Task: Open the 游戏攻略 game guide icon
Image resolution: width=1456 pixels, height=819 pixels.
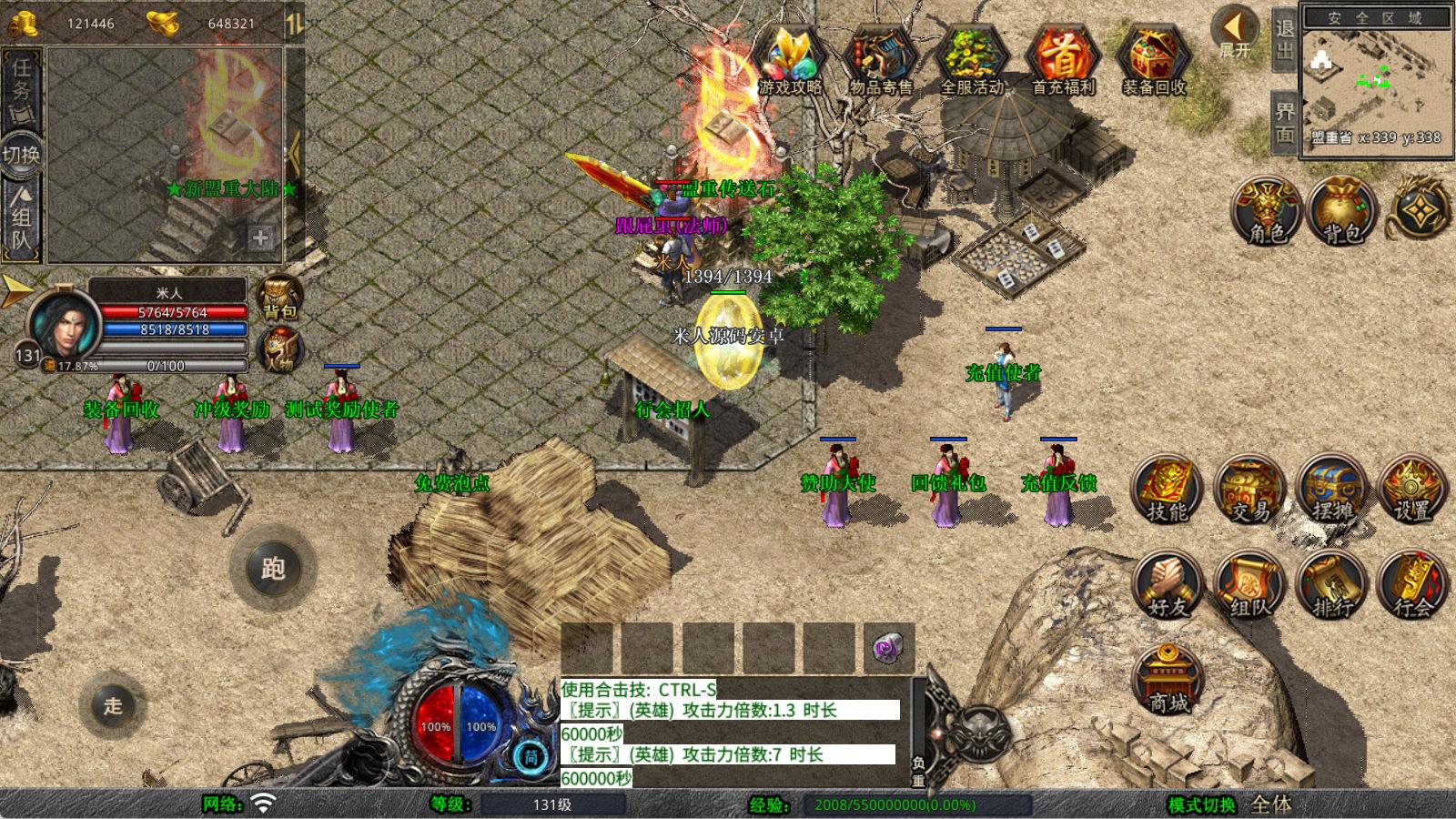Action: coord(790,59)
